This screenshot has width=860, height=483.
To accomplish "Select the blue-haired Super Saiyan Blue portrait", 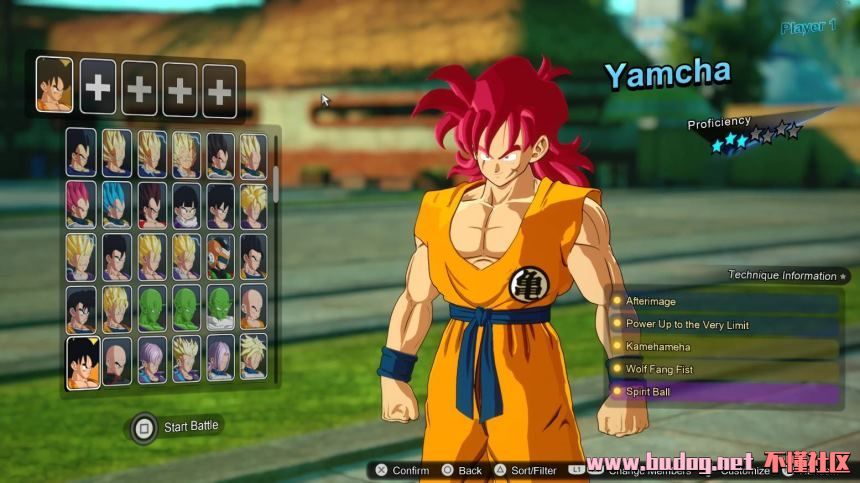I will tap(117, 205).
